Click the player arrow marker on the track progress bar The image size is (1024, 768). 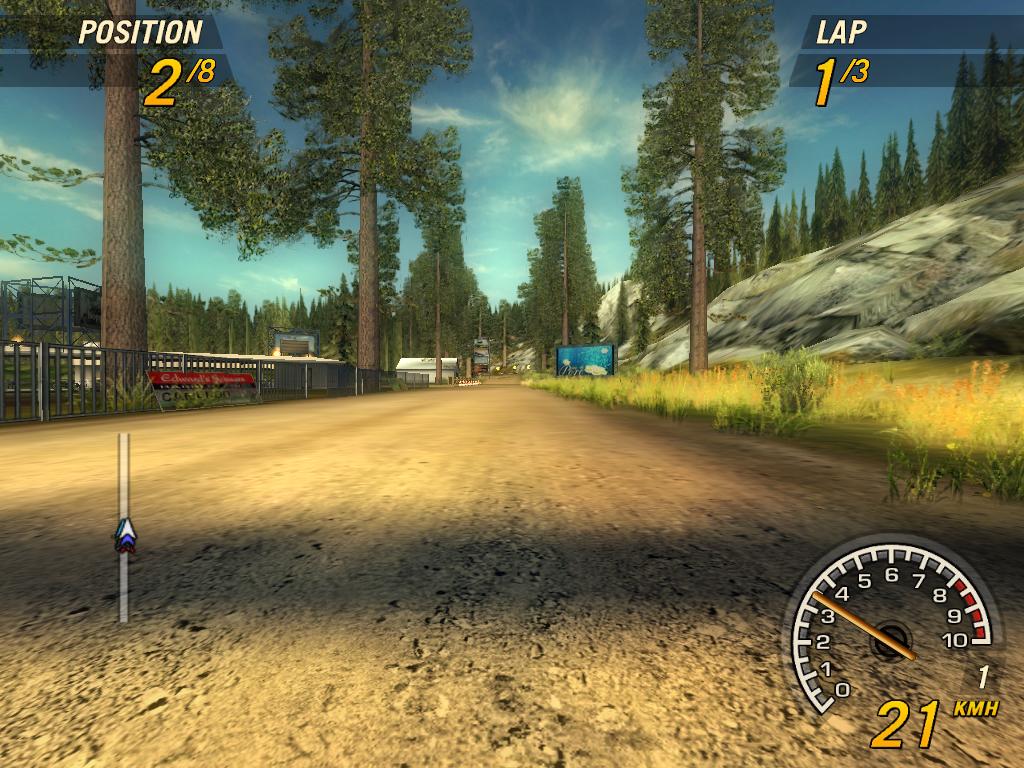(124, 535)
